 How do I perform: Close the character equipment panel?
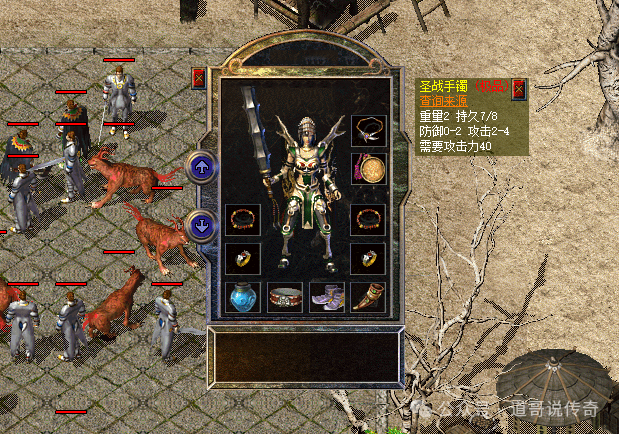tap(198, 77)
